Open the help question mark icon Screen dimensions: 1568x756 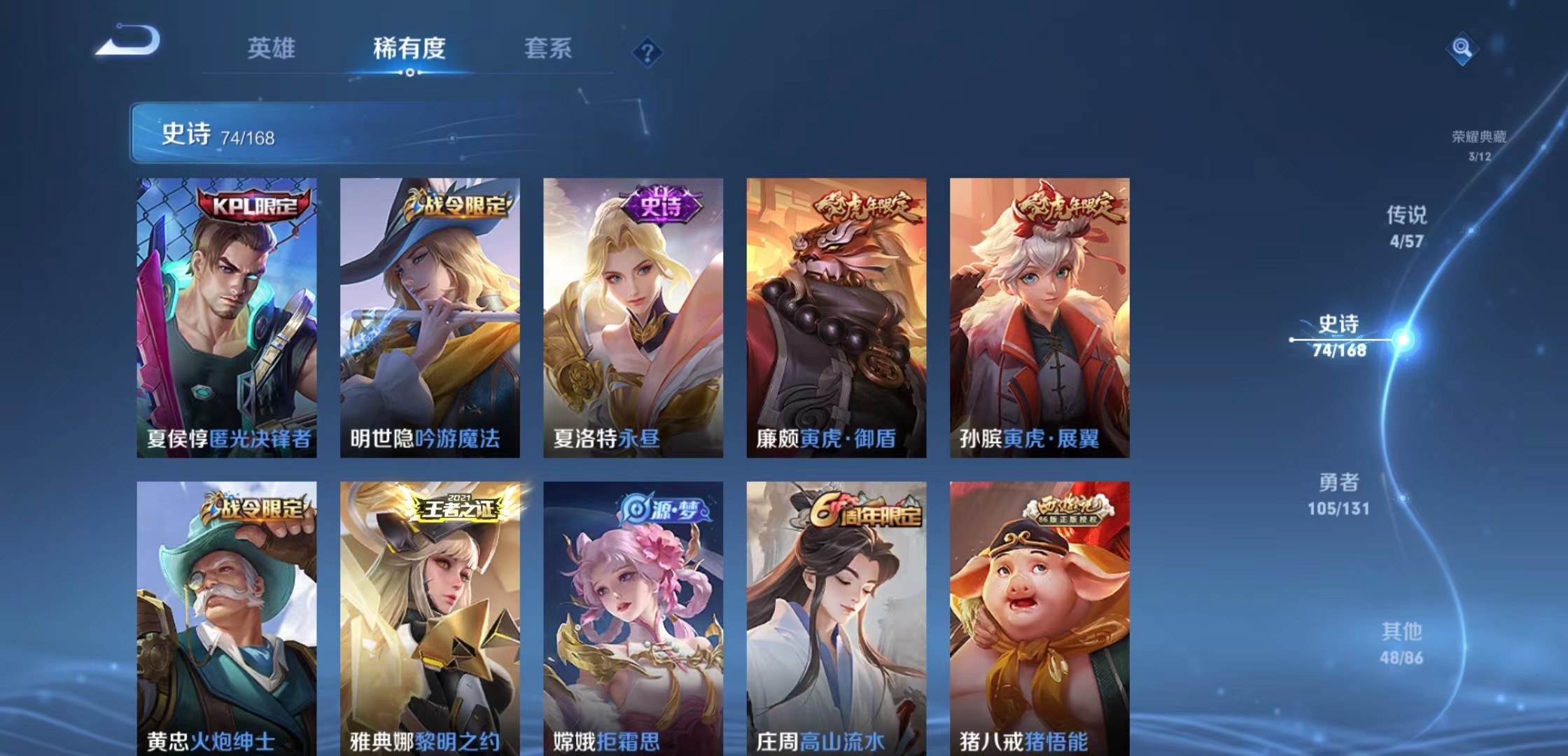click(647, 50)
